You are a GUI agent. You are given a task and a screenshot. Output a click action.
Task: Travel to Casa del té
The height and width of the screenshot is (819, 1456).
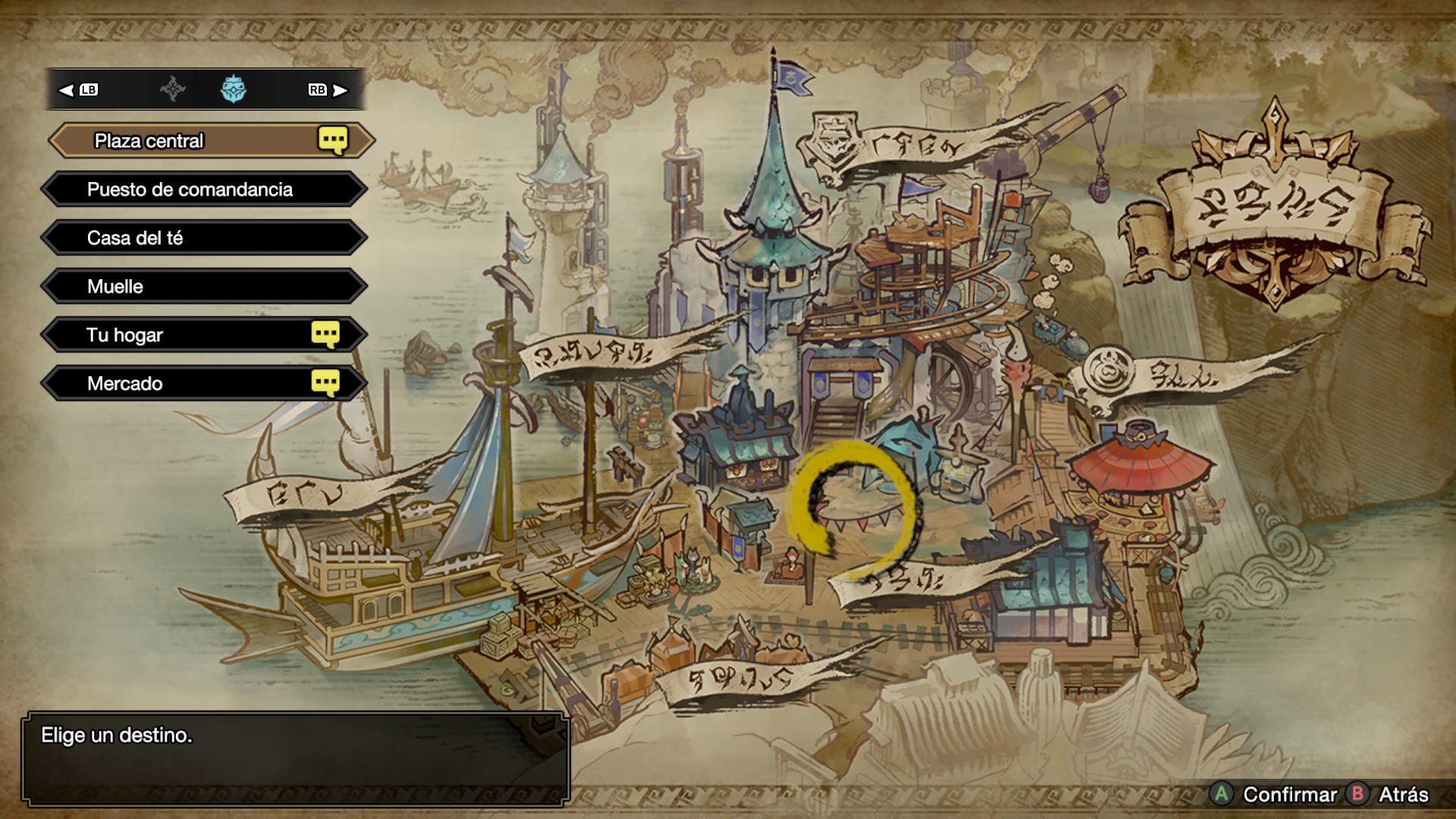point(205,238)
